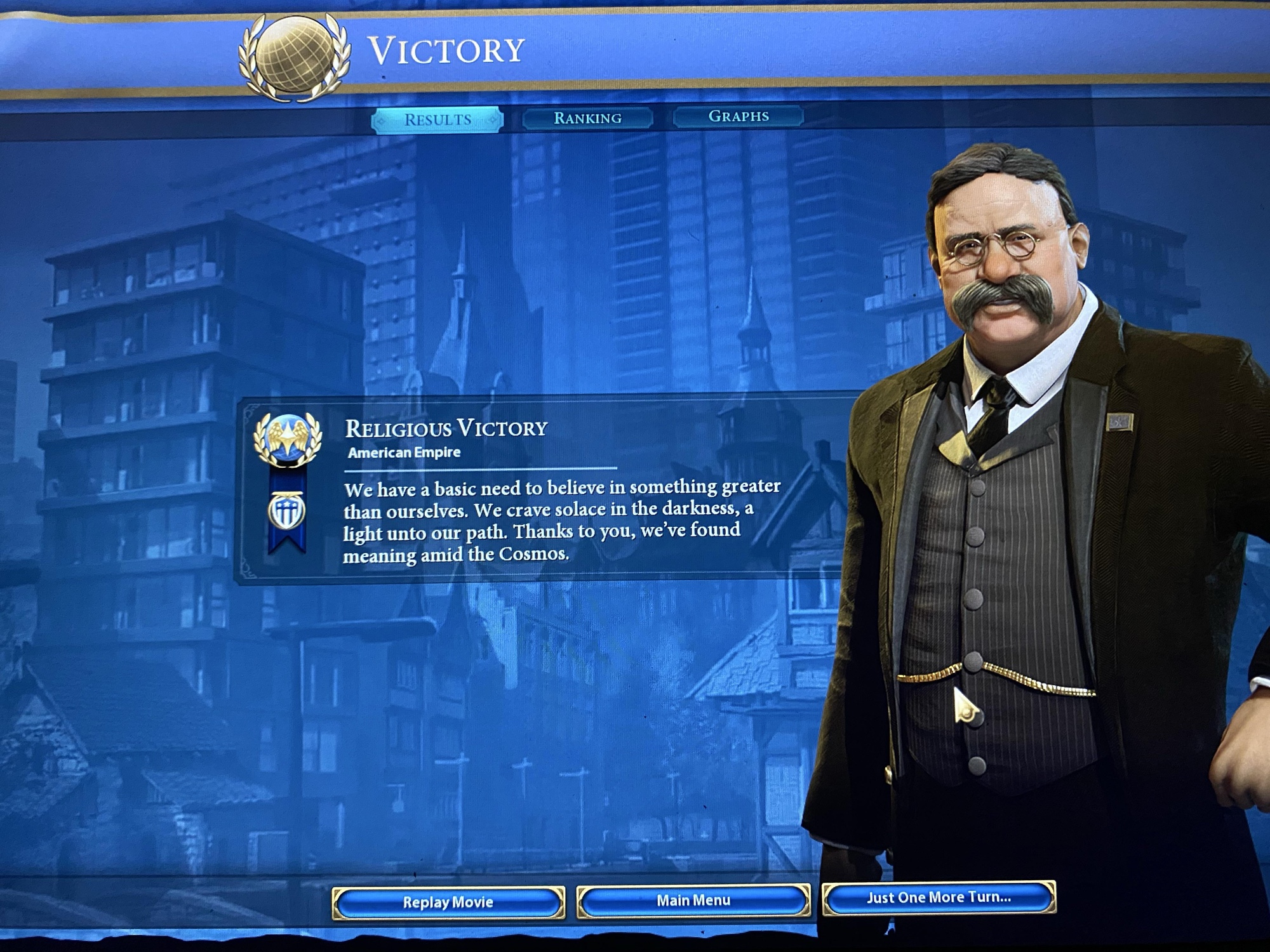Watch the Replay Movie

click(x=448, y=902)
